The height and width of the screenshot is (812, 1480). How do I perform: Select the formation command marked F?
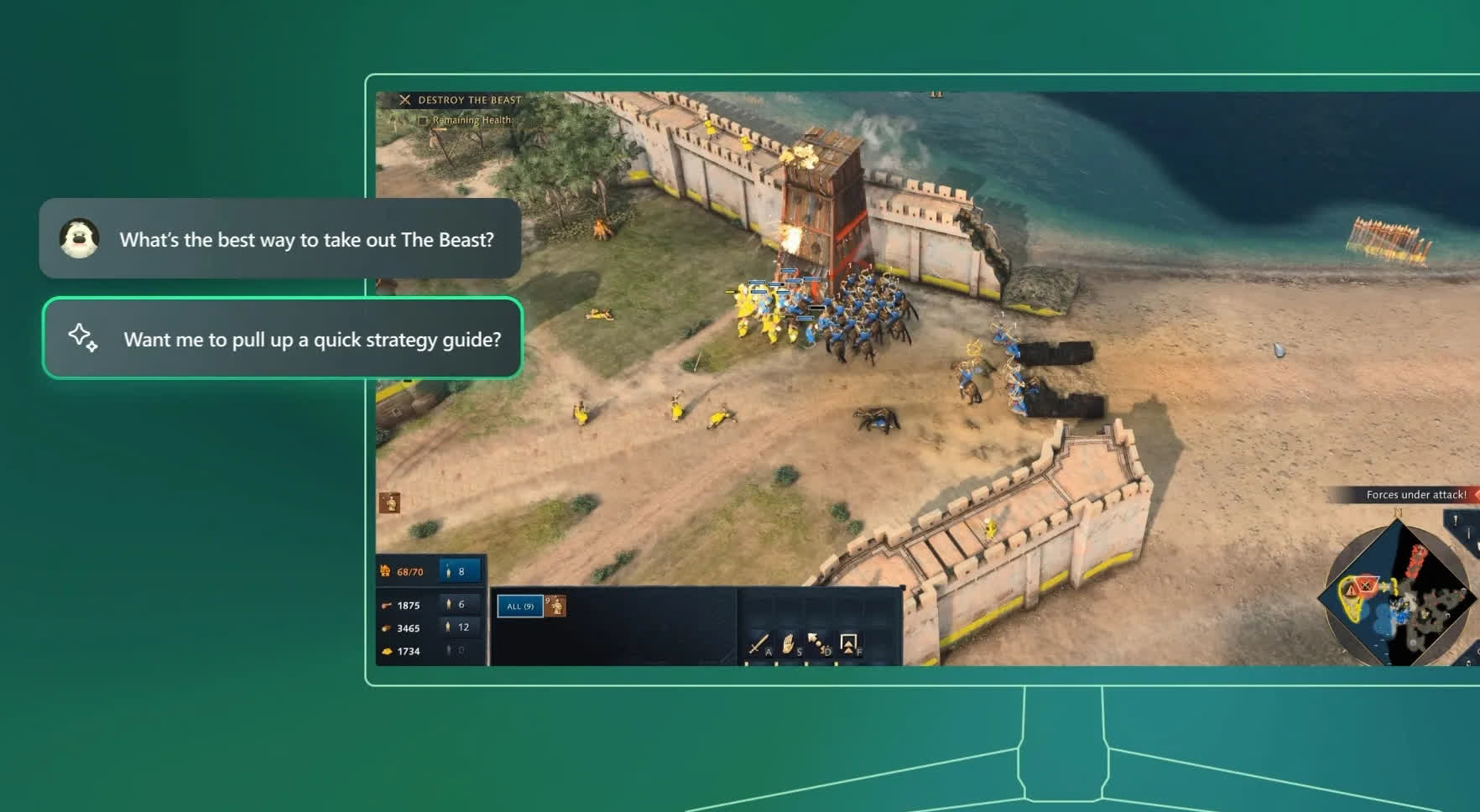848,643
